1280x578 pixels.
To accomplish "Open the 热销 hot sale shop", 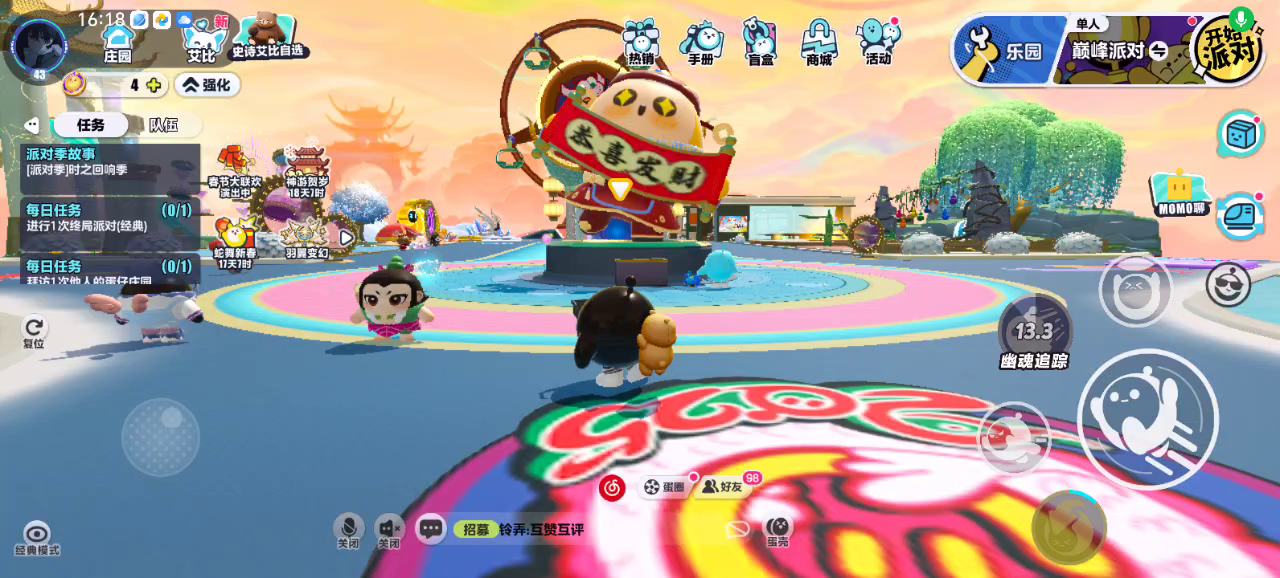I will click(x=640, y=42).
